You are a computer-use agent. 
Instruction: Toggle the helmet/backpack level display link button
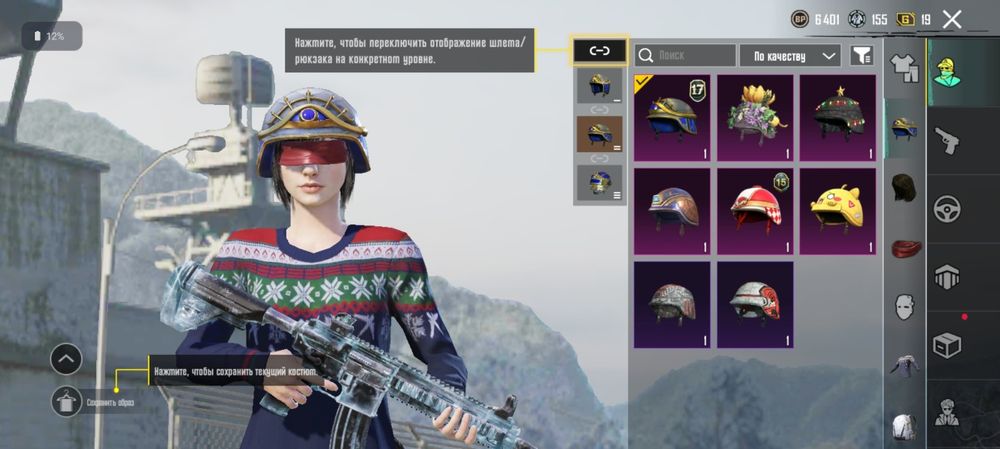click(599, 50)
